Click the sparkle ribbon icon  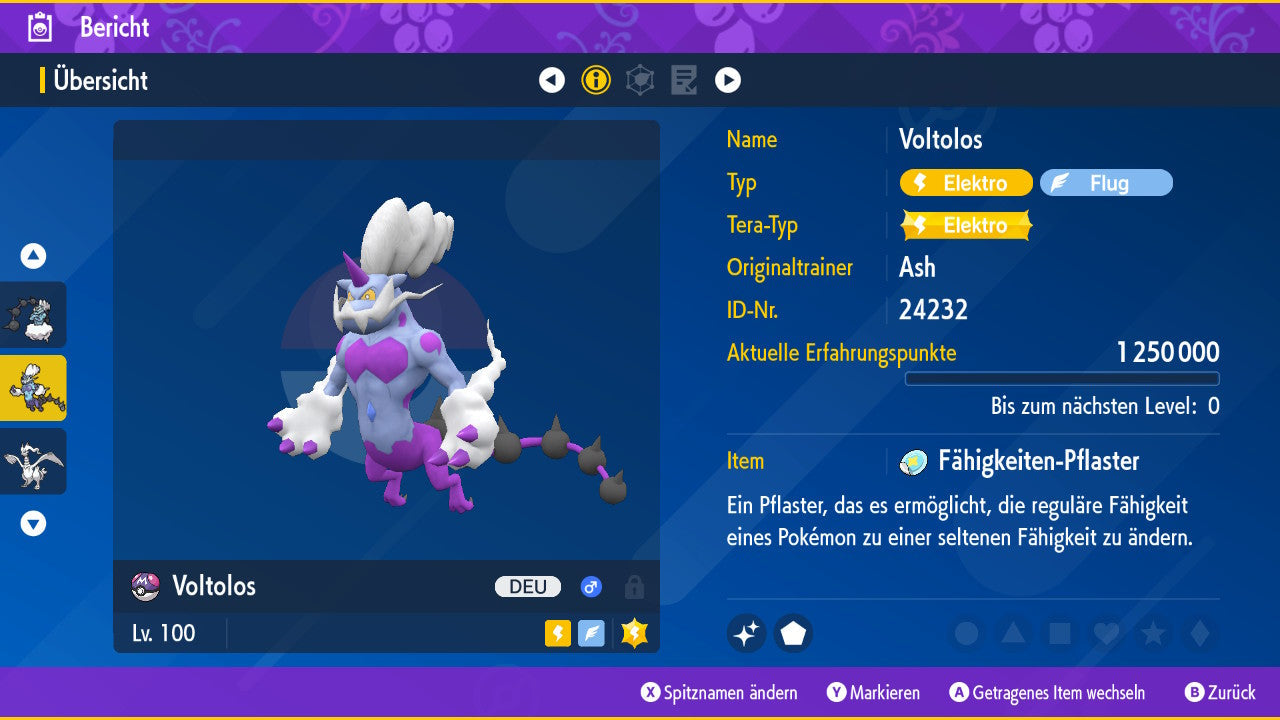tap(747, 633)
